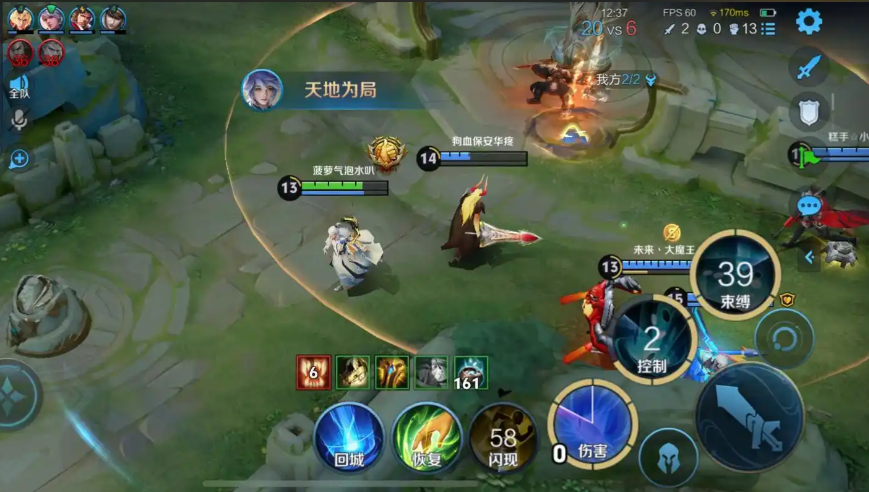Use 回城 recall to base
This screenshot has height=492, width=869.
coord(349,439)
